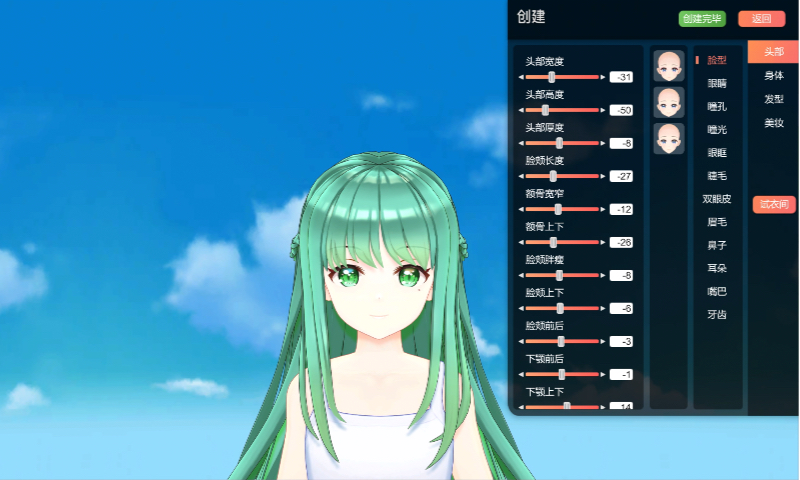Open the 瞳孔 pupil category

coord(717,106)
